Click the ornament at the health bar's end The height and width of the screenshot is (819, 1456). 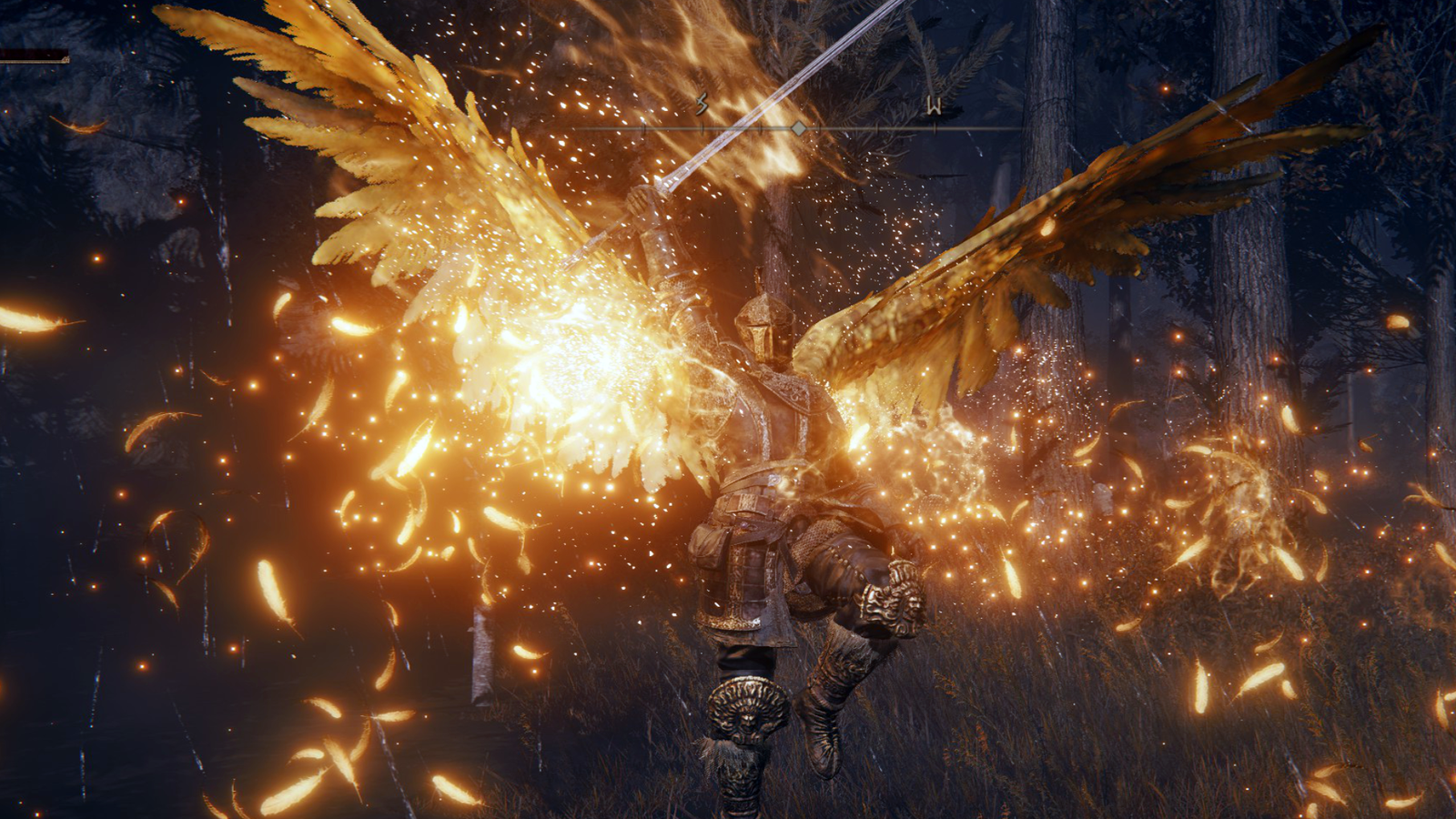[x=66, y=60]
